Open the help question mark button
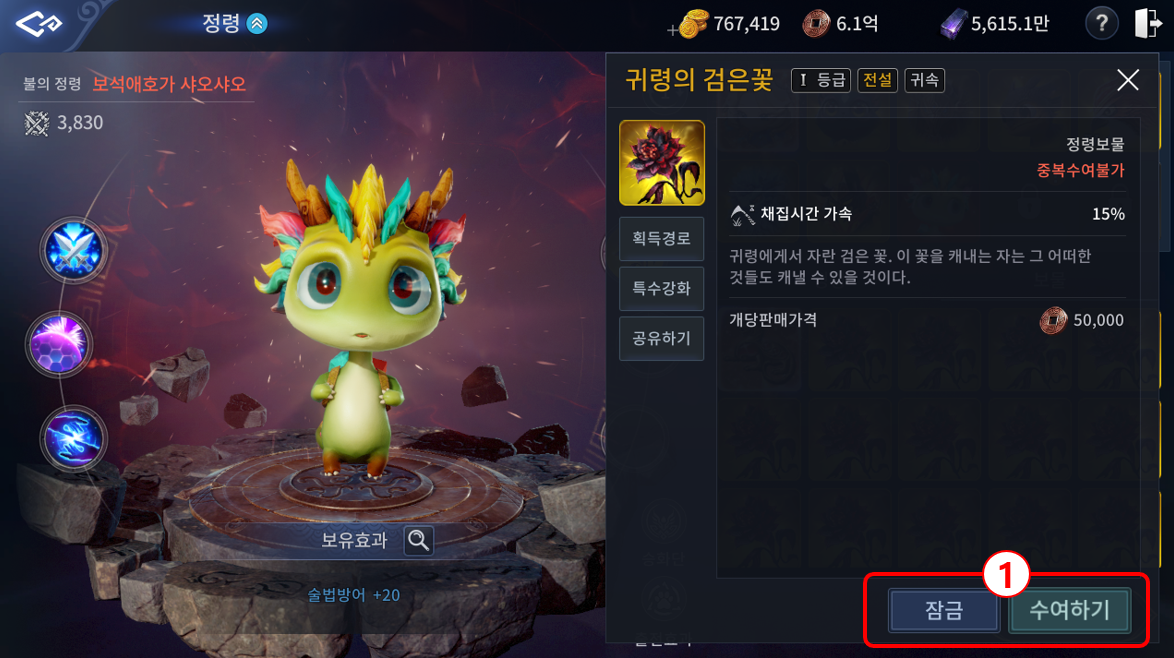 [x=1101, y=23]
